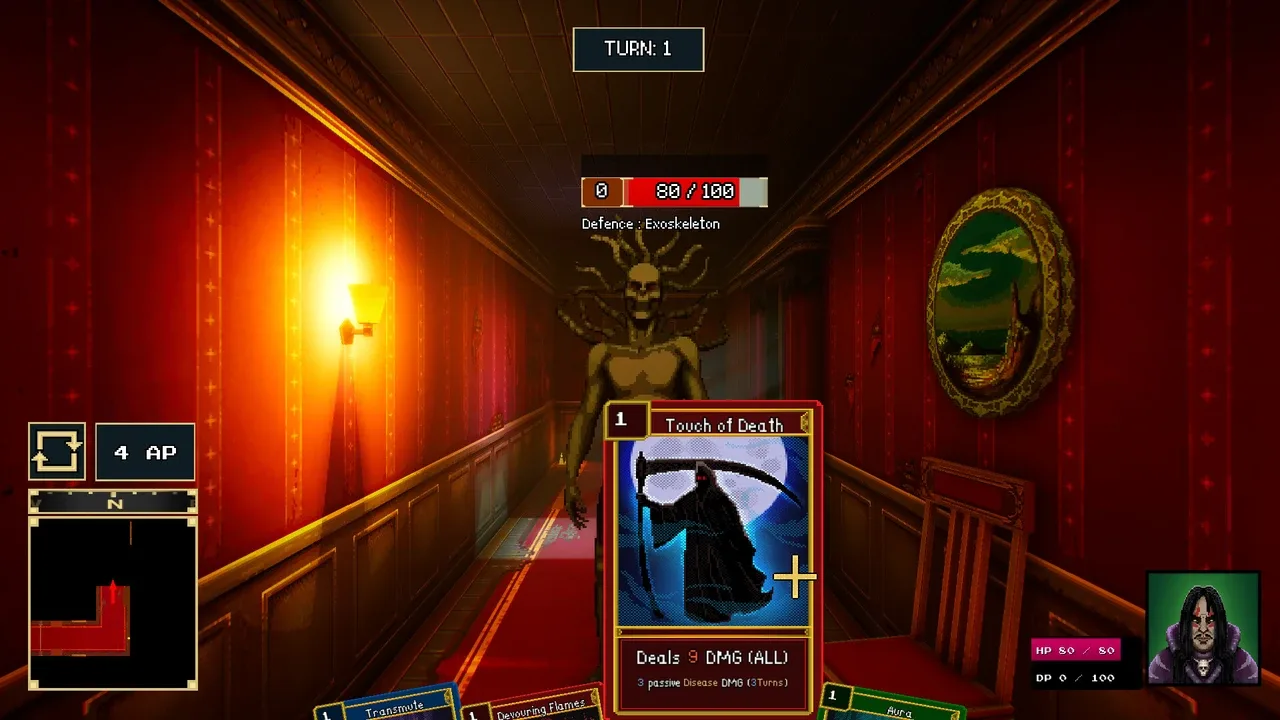Open the dungeon minimap
Image resolution: width=1280 pixels, height=720 pixels.
click(113, 602)
